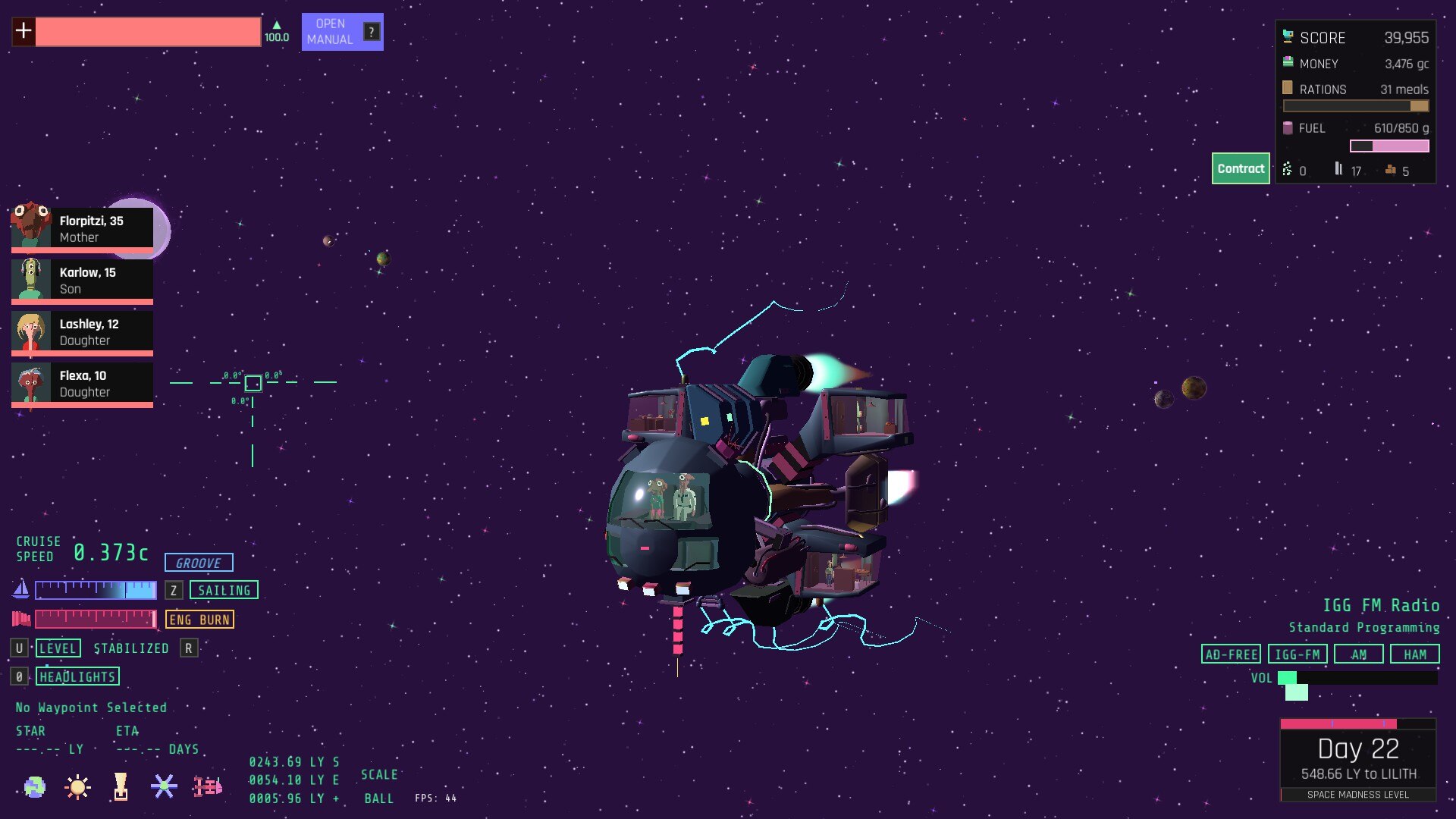Tune the radio to IGG-FM
The height and width of the screenshot is (819, 1456).
tap(1297, 654)
